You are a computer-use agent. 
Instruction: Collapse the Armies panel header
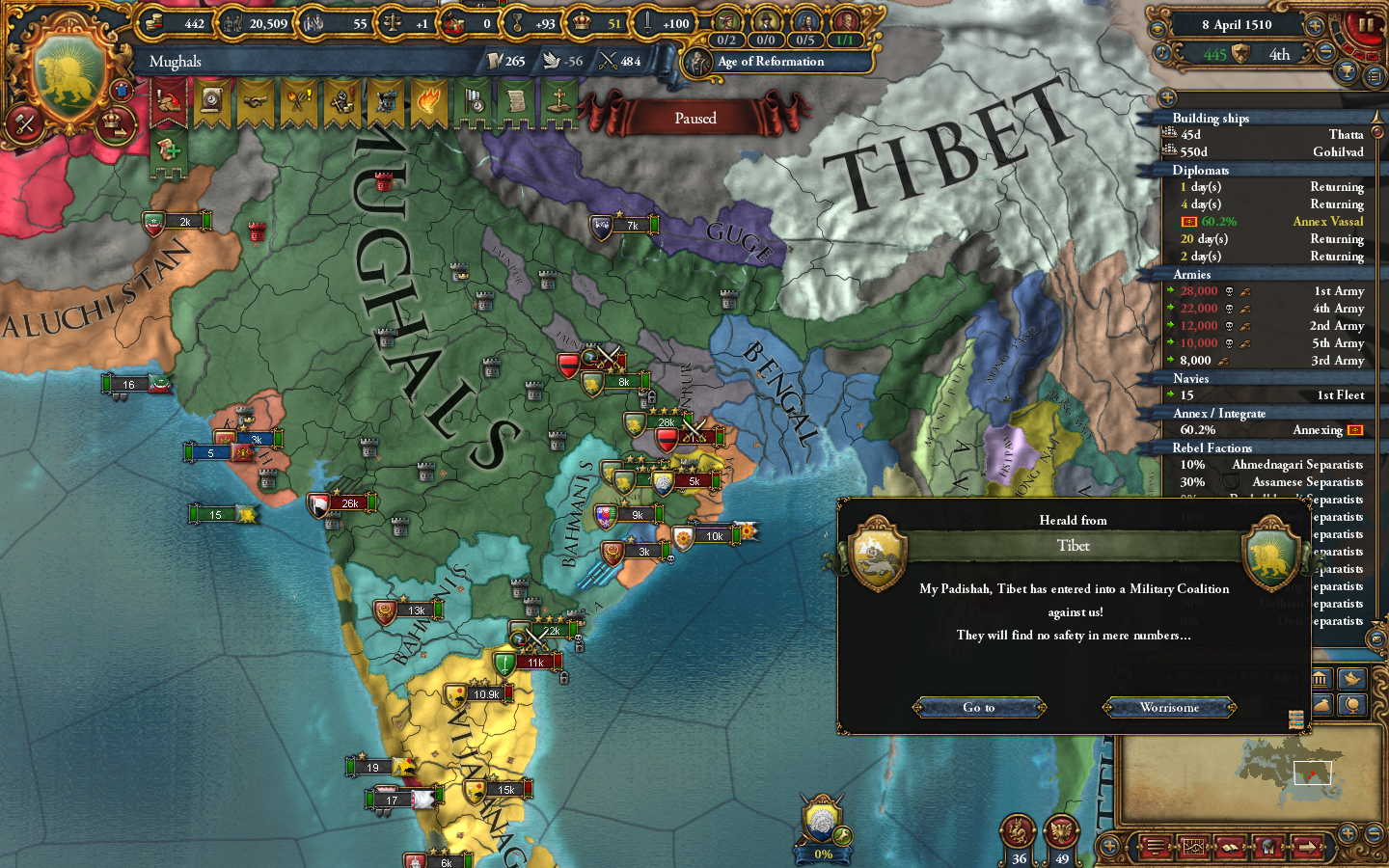[1254, 275]
